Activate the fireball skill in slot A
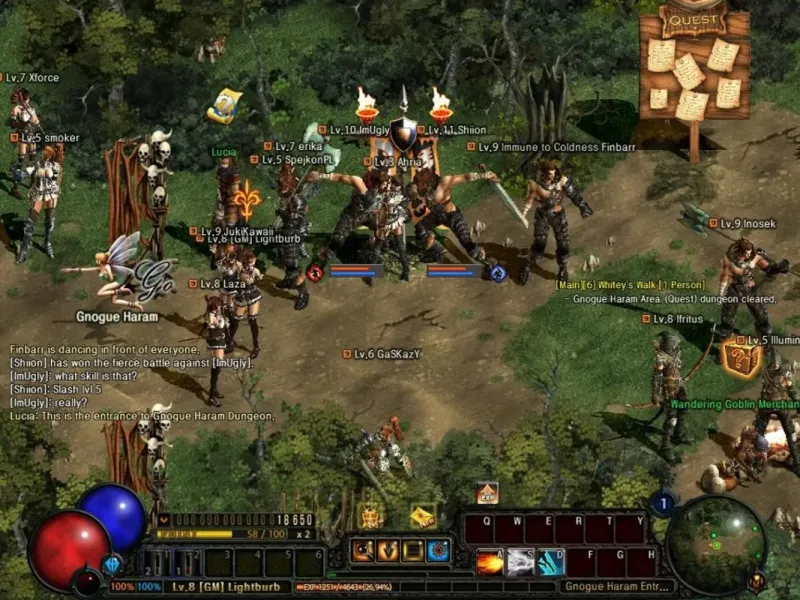This screenshot has height=600, width=800. click(490, 562)
